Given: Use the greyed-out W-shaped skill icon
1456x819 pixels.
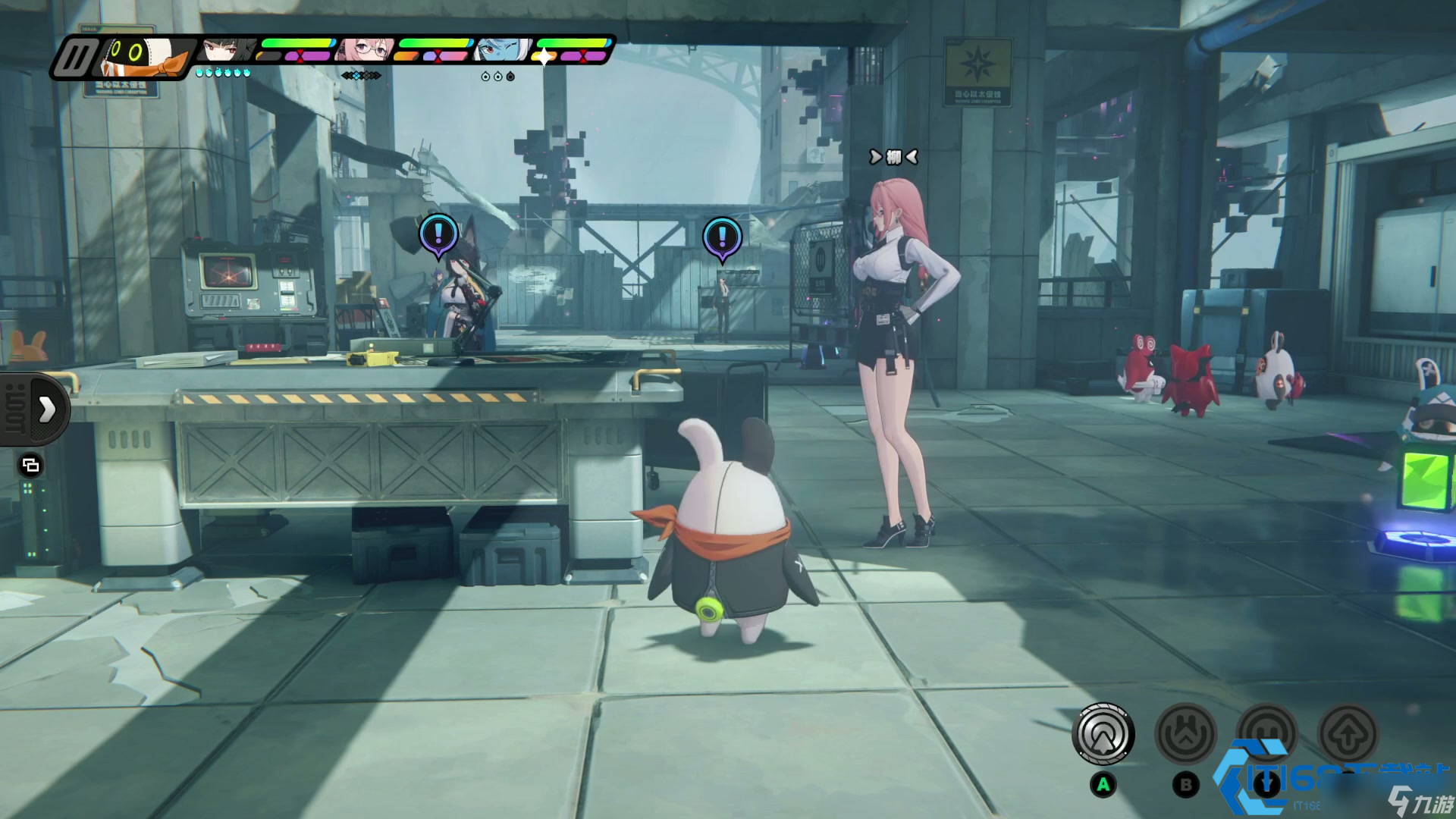Looking at the screenshot, I should pos(1186,734).
